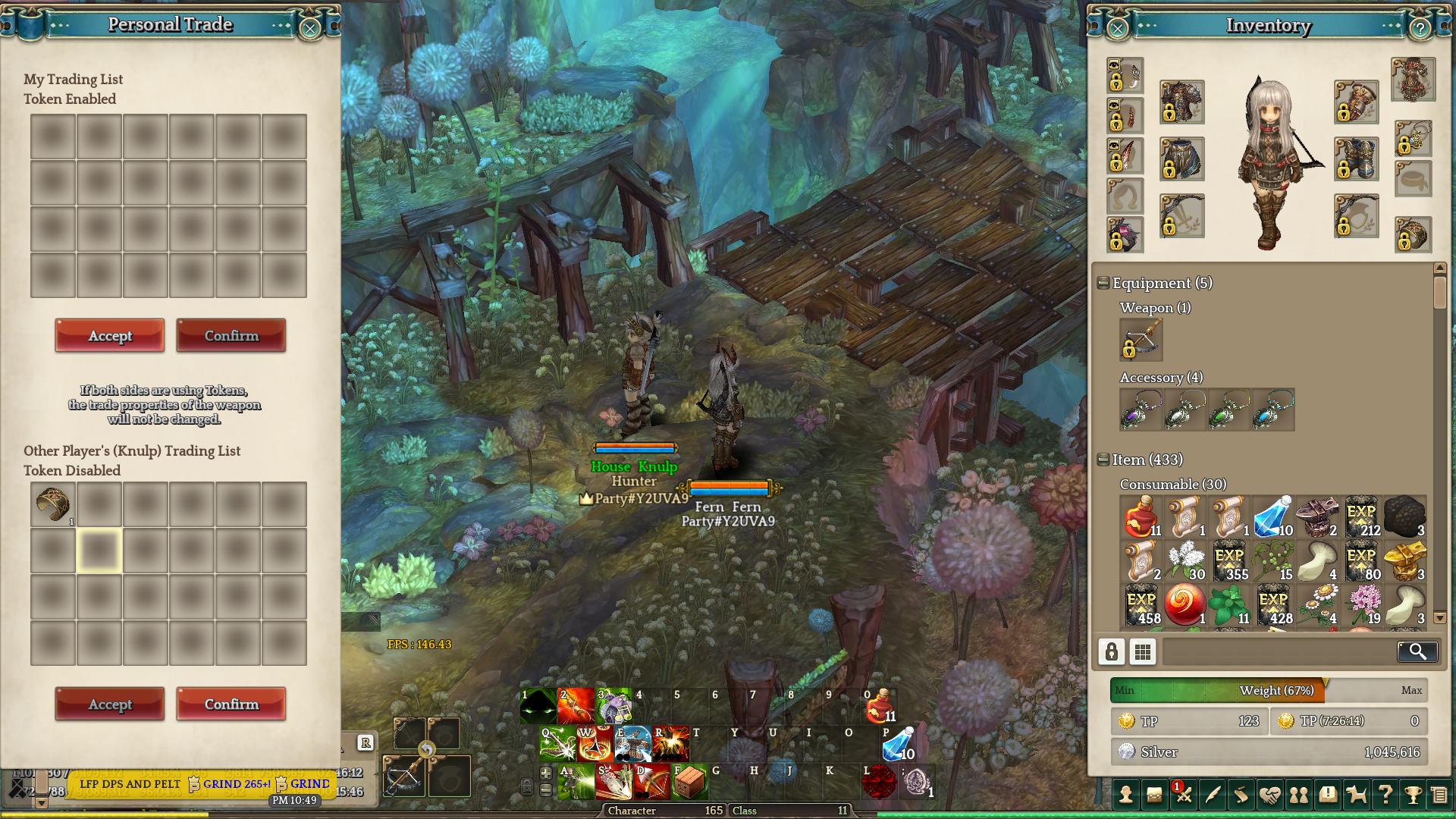Select the locked bow in Weapon section
The width and height of the screenshot is (1456, 819).
(x=1141, y=339)
